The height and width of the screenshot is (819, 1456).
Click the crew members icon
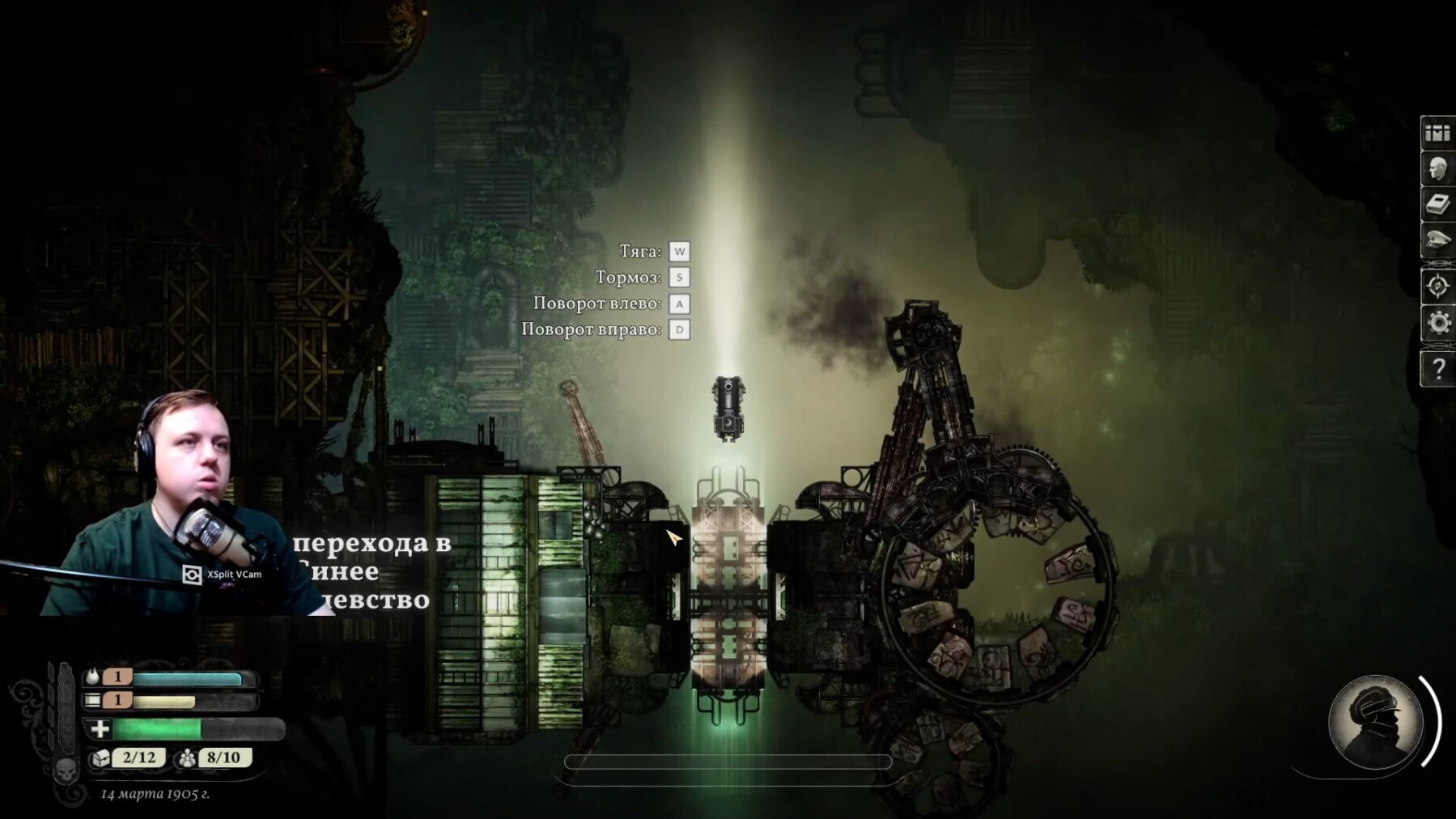187,758
